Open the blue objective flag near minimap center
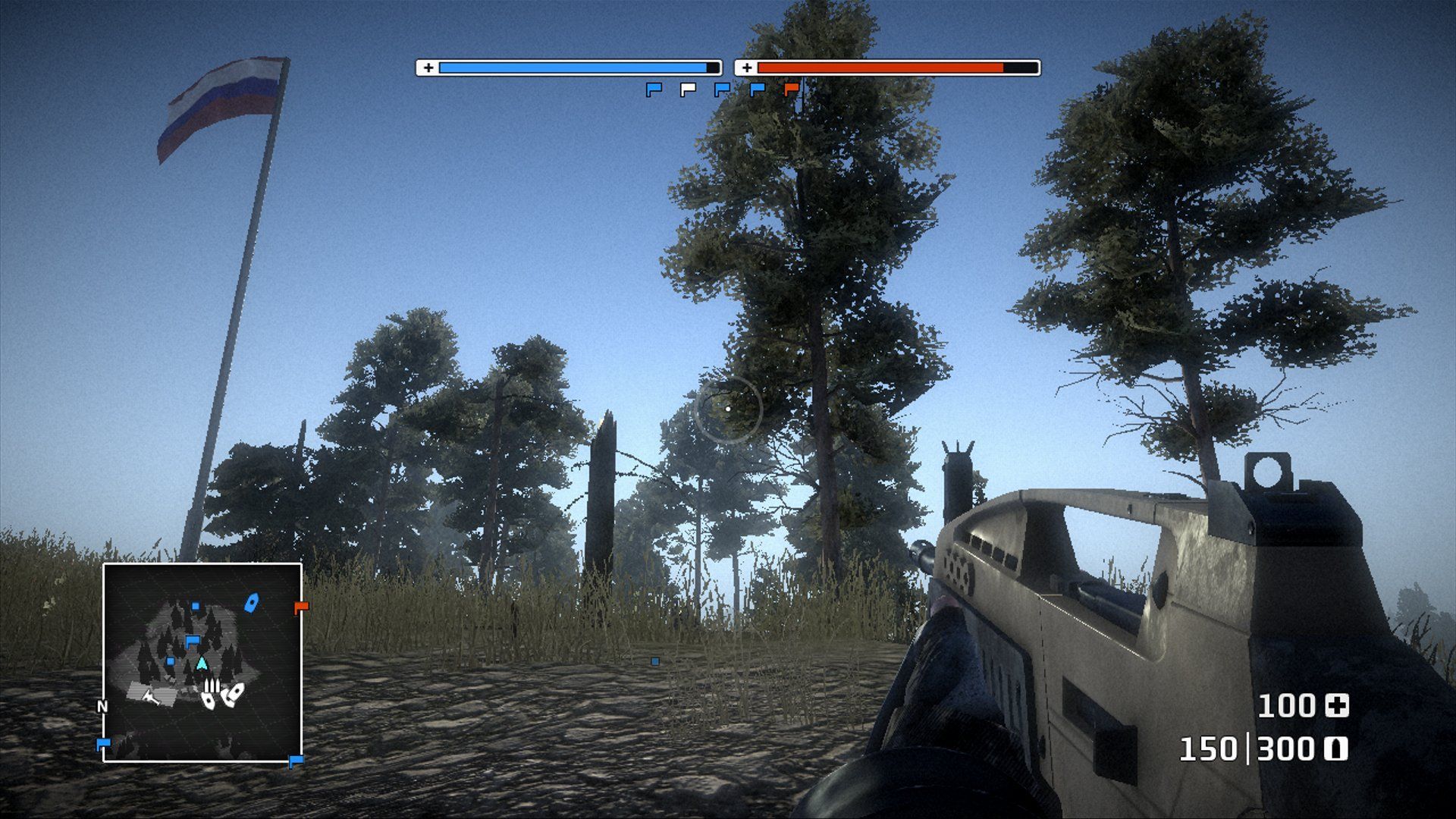1456x819 pixels. [193, 641]
